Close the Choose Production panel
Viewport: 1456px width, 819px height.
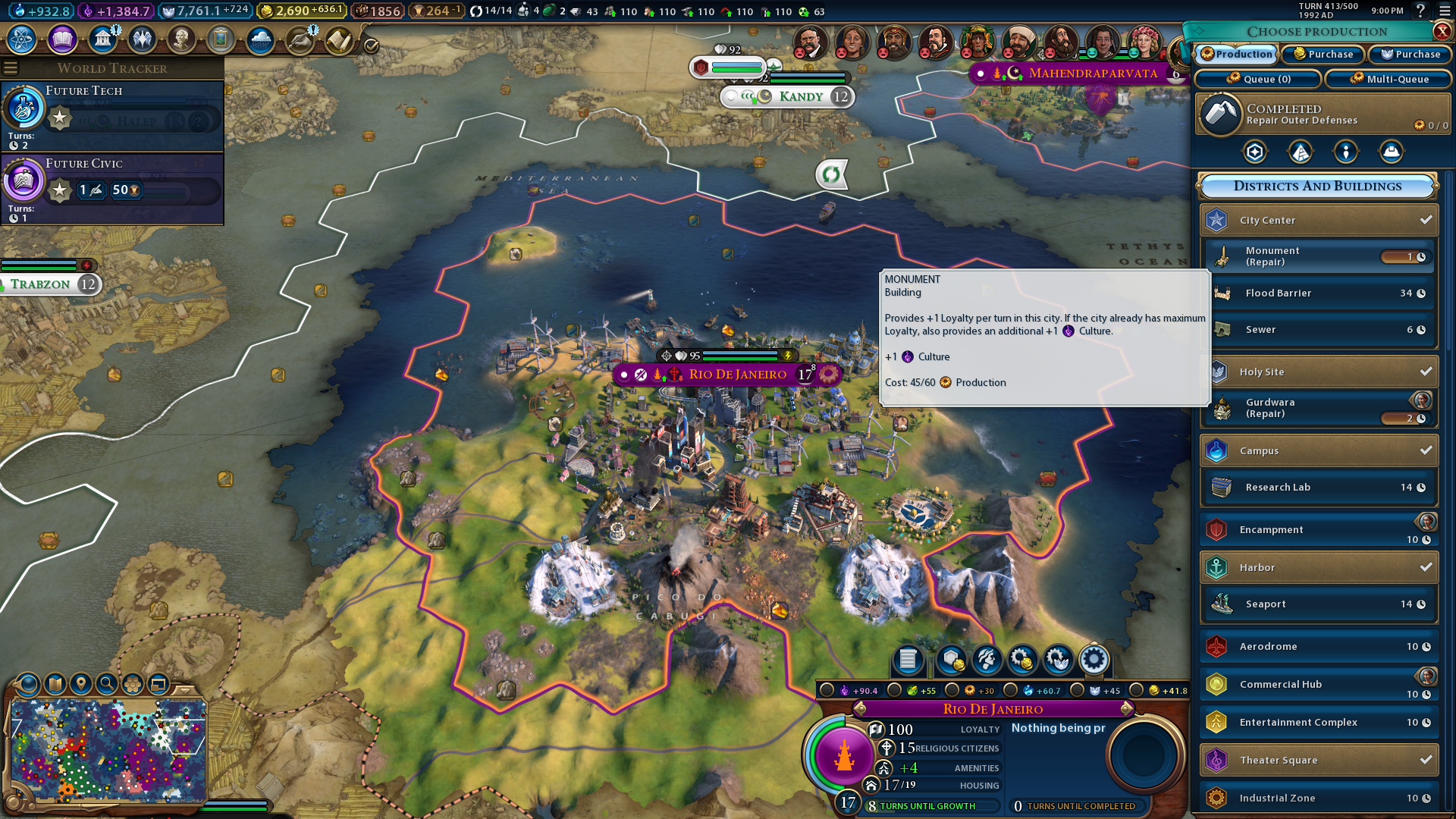click(1442, 31)
